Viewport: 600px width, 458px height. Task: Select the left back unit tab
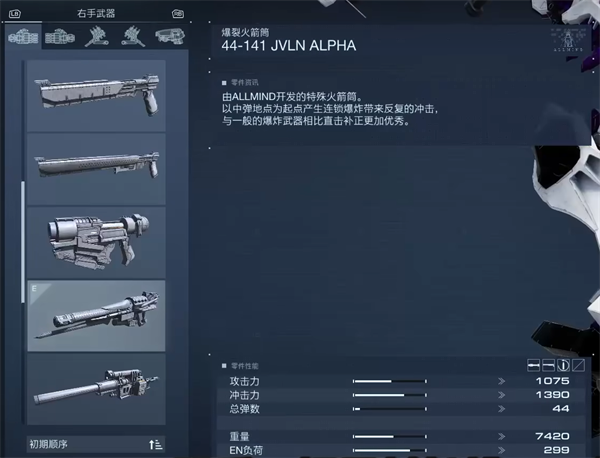tap(130, 36)
